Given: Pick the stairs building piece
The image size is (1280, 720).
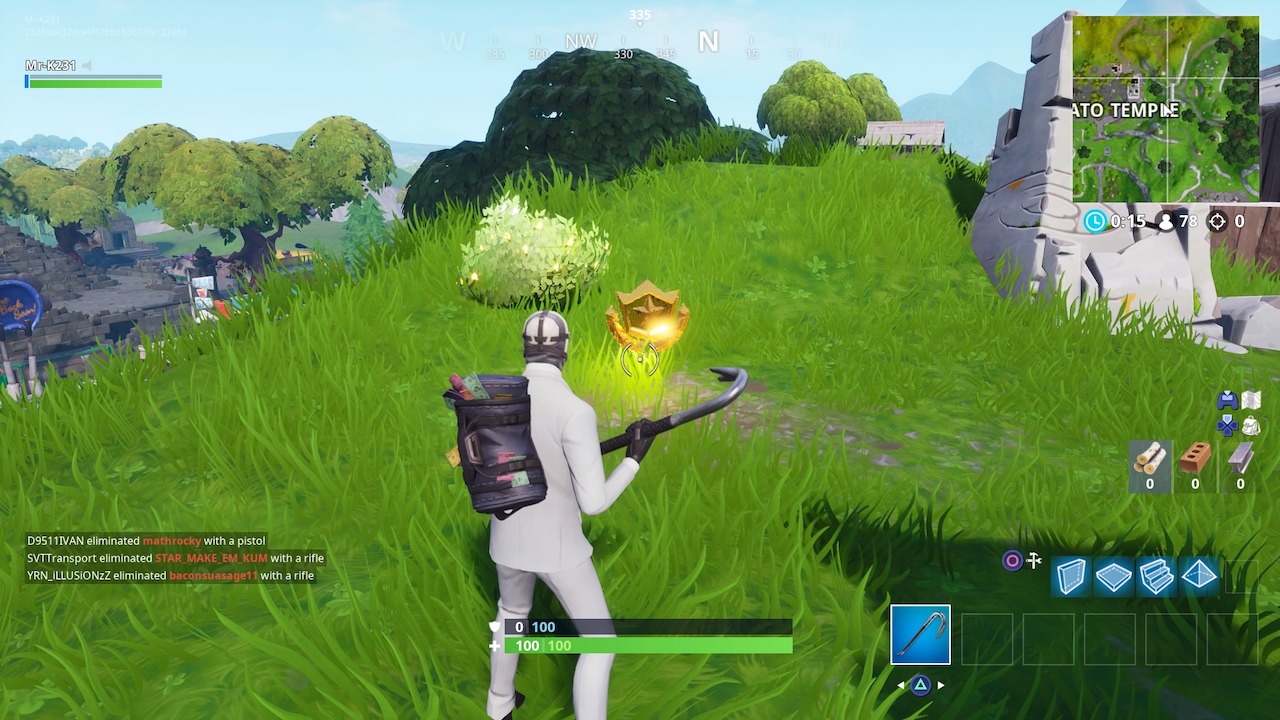Looking at the screenshot, I should click(1156, 576).
